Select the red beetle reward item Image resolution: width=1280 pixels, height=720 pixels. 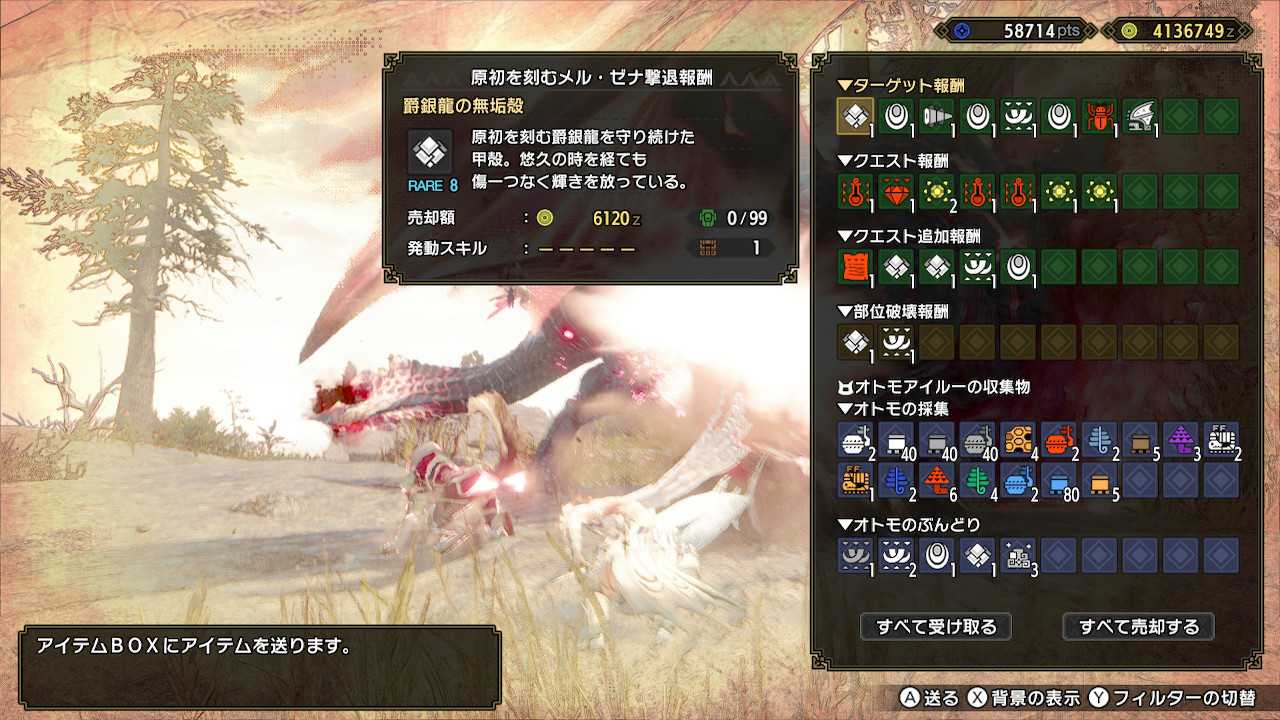click(1098, 116)
